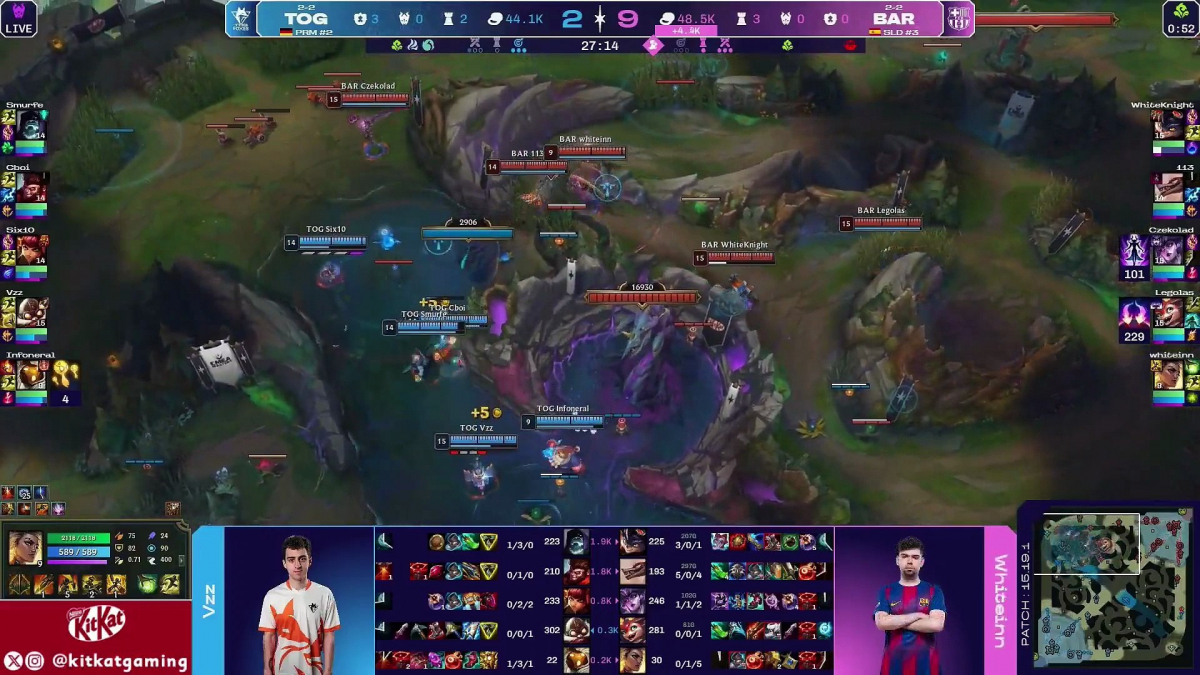Click the Whiteinn player card photo
Viewport: 1200px width, 675px height.
(908, 602)
